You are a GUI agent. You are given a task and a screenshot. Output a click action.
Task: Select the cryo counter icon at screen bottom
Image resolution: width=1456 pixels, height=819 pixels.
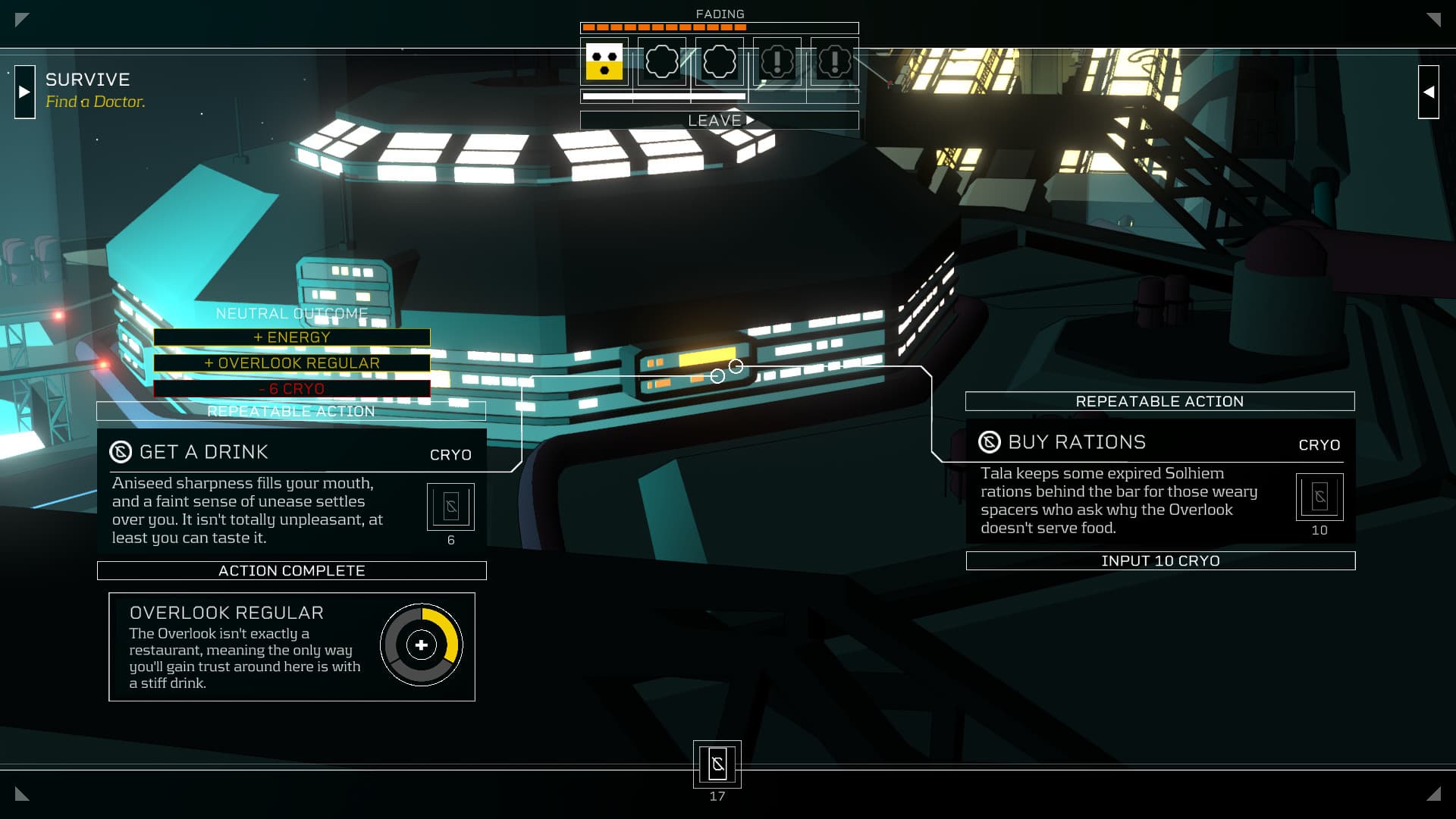716,764
